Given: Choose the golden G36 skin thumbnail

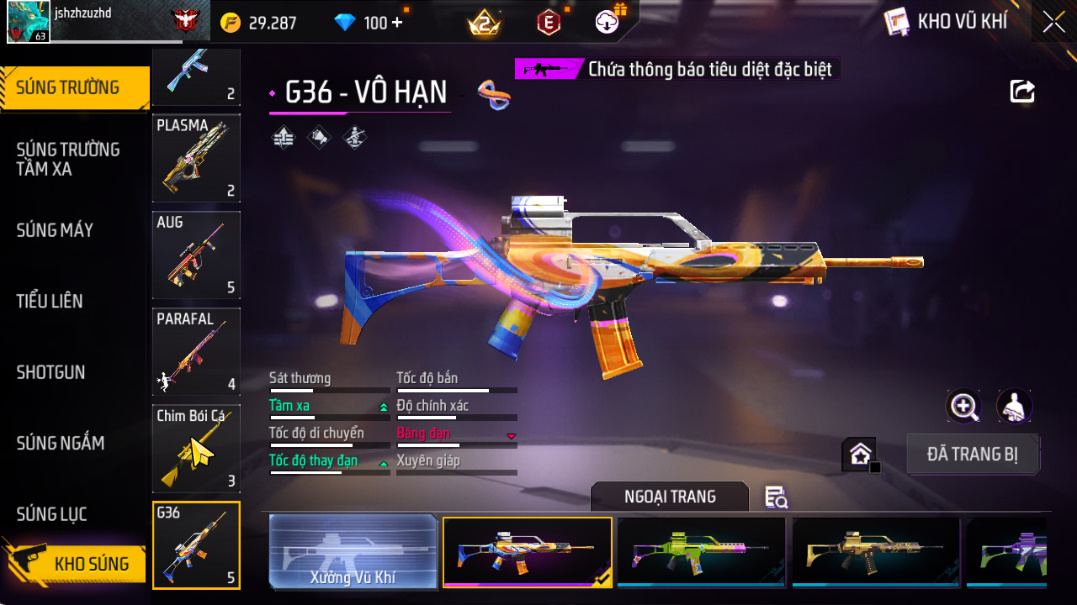Looking at the screenshot, I should click(x=875, y=551).
